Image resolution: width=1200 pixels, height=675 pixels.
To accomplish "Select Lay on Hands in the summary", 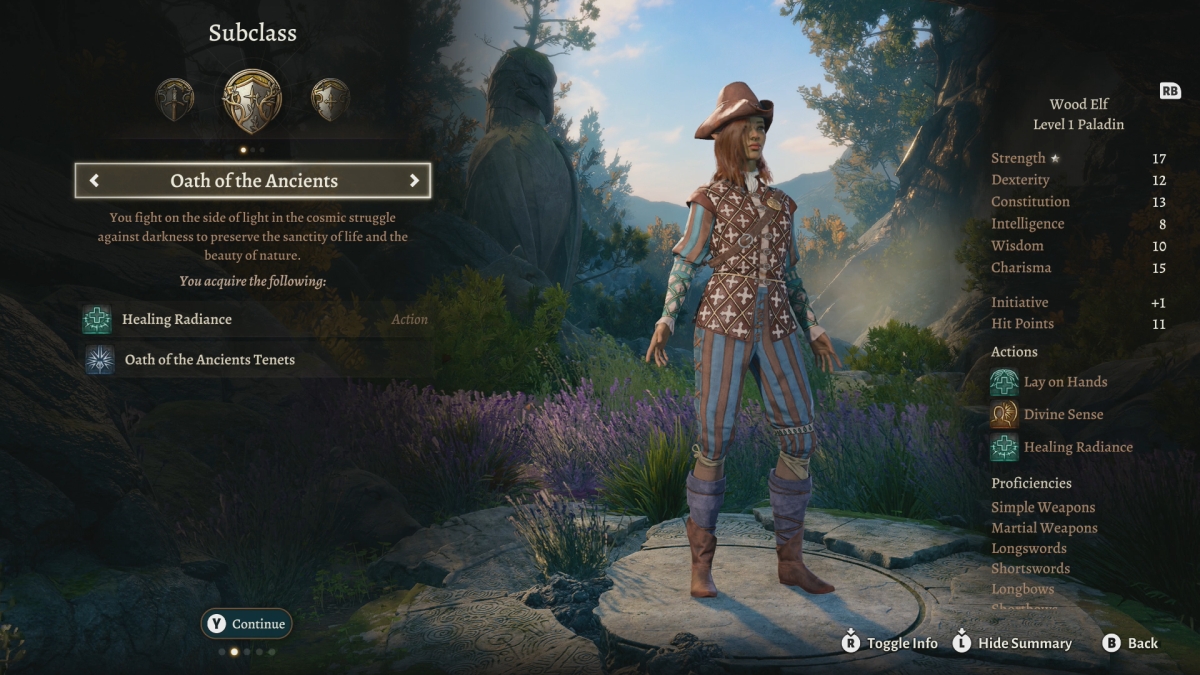I will [x=1065, y=382].
